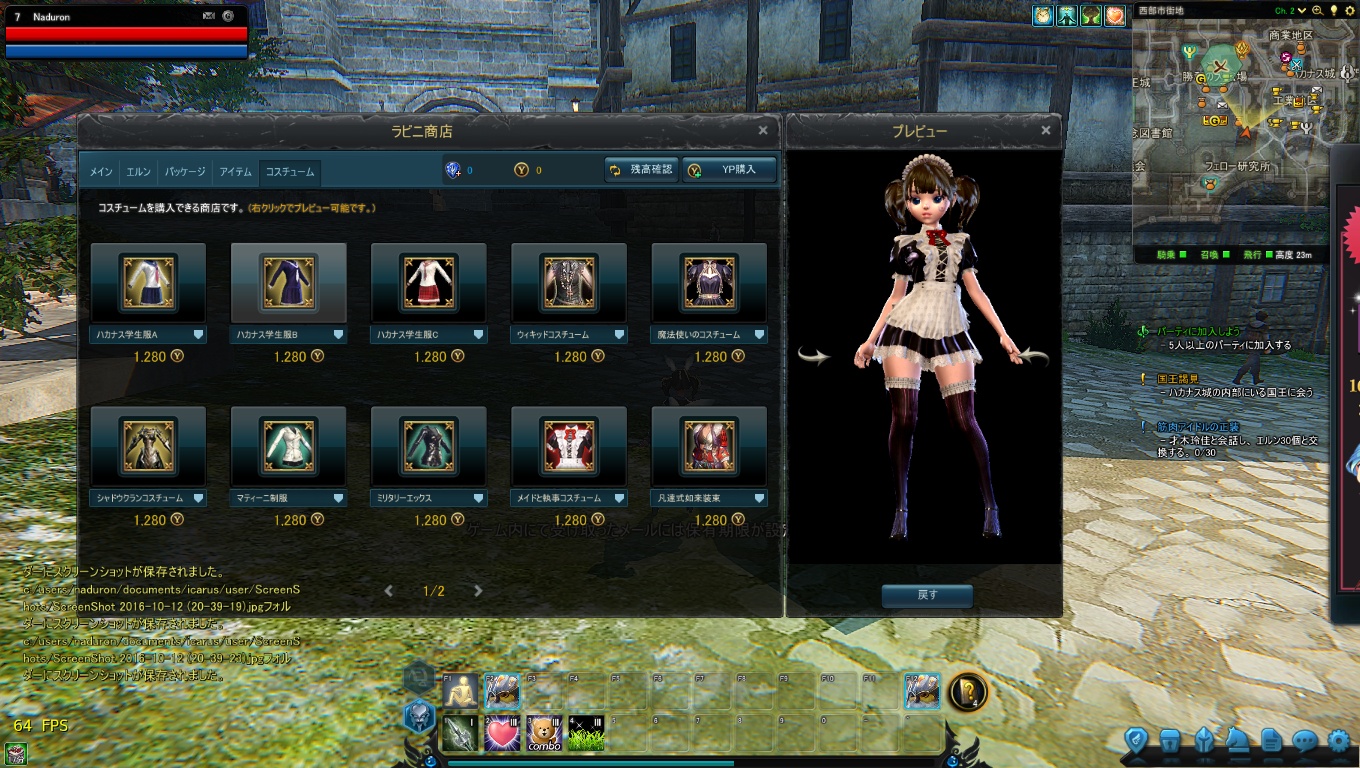Go to the next shop page arrow
Viewport: 1360px width, 768px height.
(x=478, y=591)
